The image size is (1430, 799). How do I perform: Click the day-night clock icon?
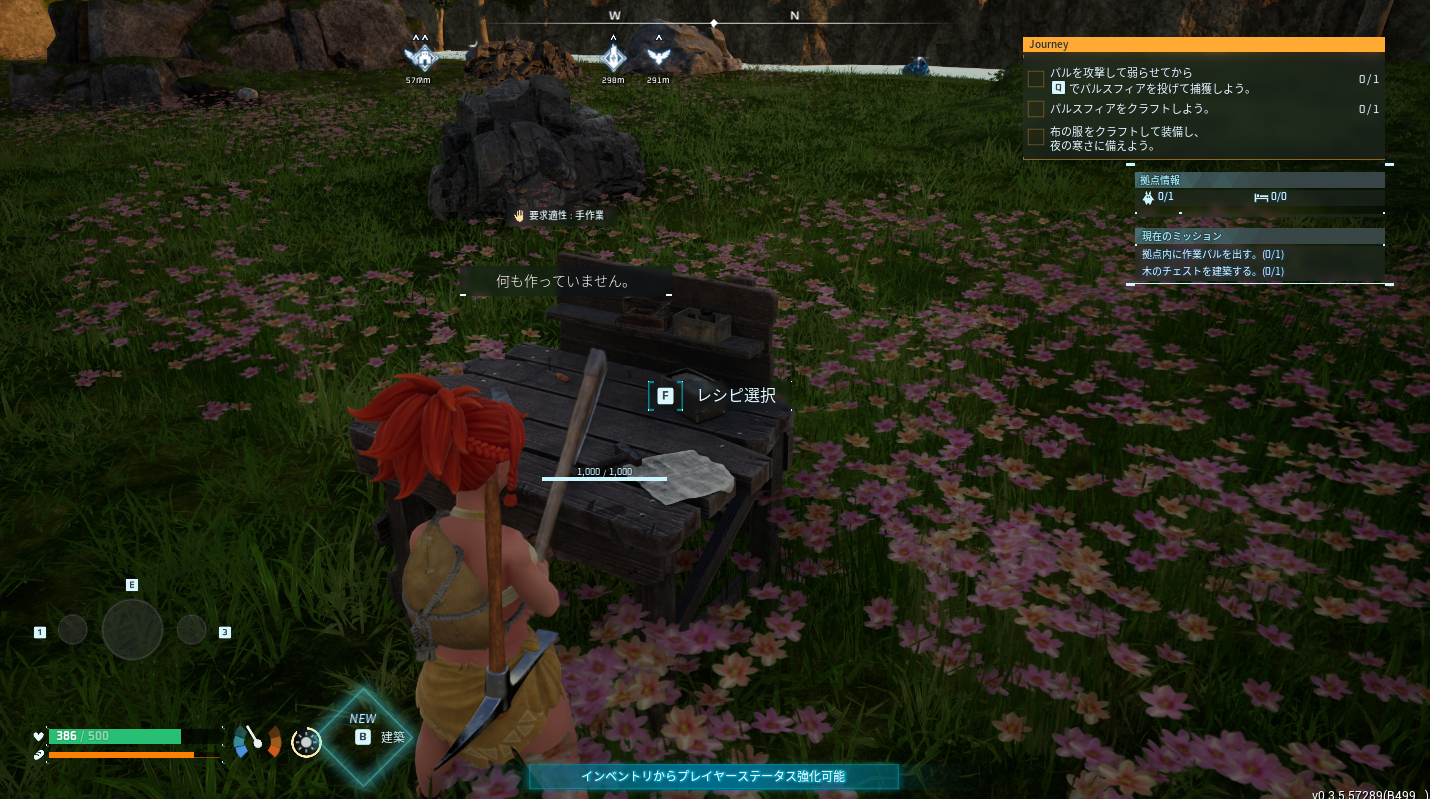point(306,741)
